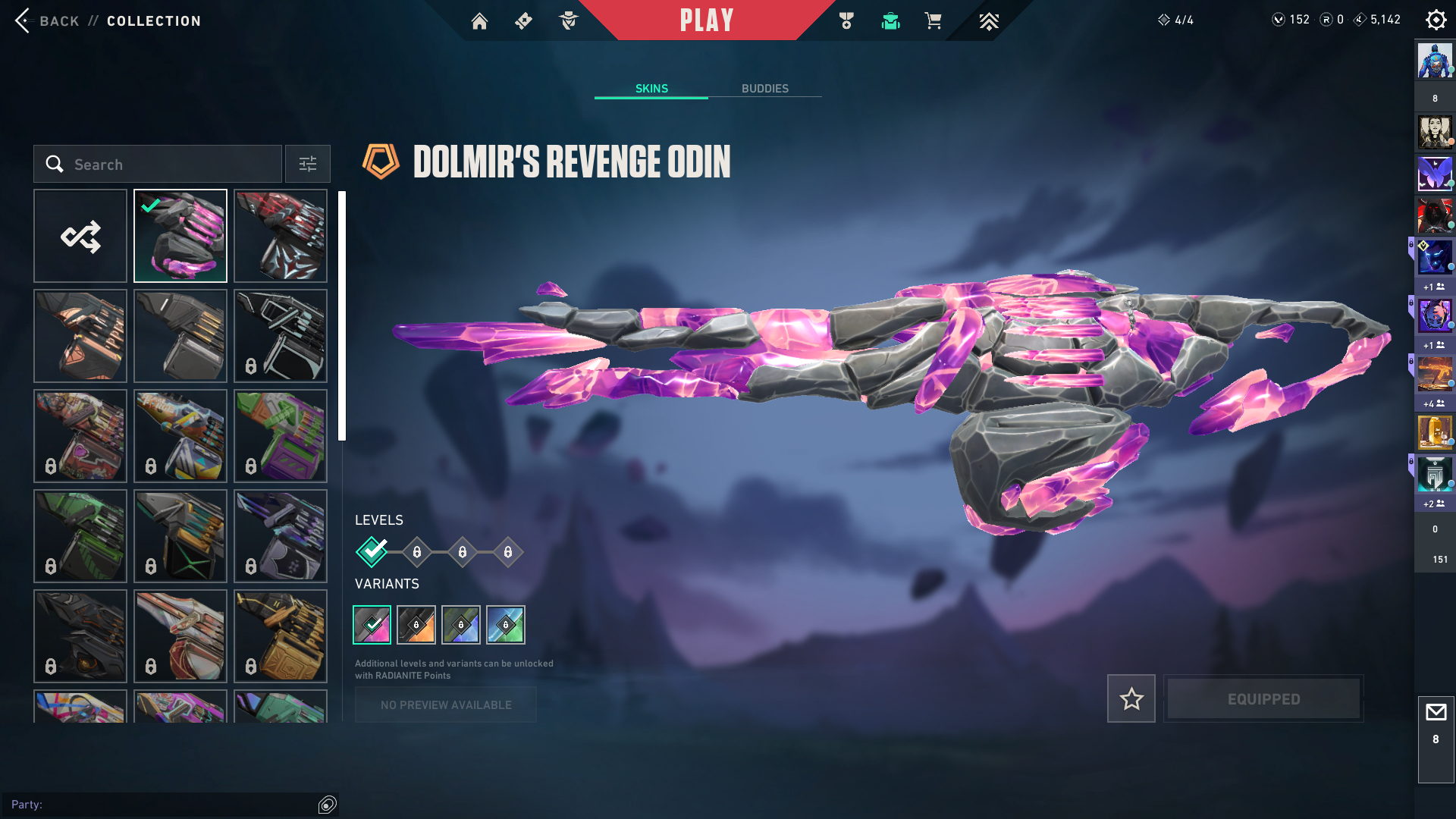The image size is (1456, 819).
Task: Select the pink default variant swatch
Action: pyautogui.click(x=372, y=625)
